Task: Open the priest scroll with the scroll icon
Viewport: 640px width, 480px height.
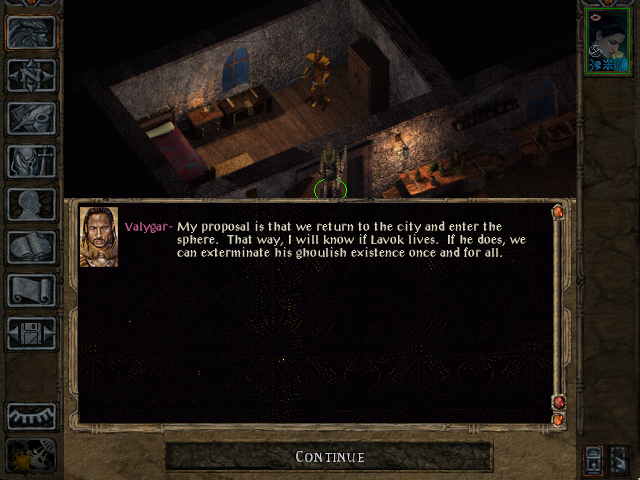Action: click(31, 290)
